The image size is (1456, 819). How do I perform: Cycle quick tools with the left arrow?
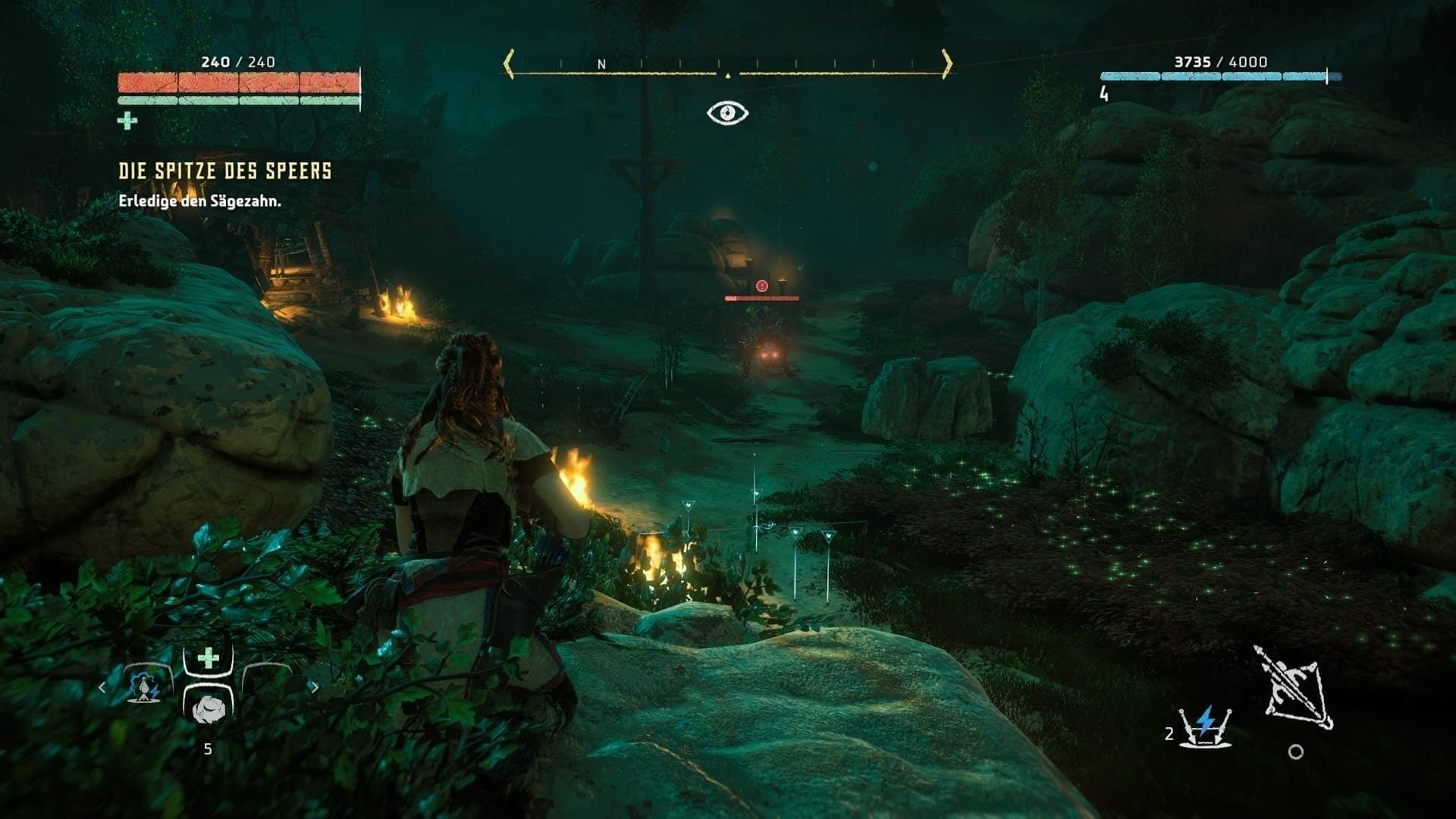click(102, 688)
